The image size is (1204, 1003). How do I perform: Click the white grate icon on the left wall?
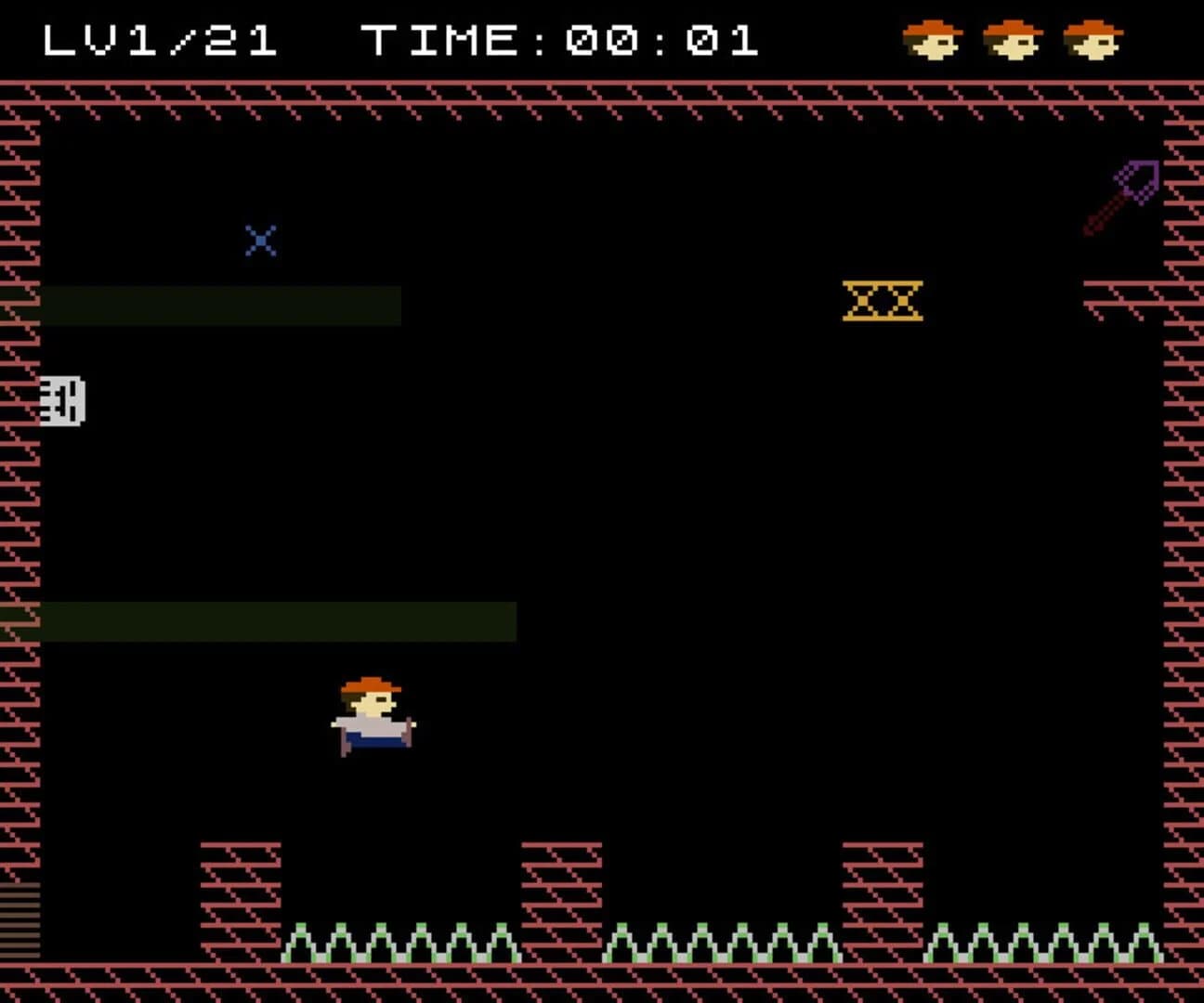click(x=62, y=401)
